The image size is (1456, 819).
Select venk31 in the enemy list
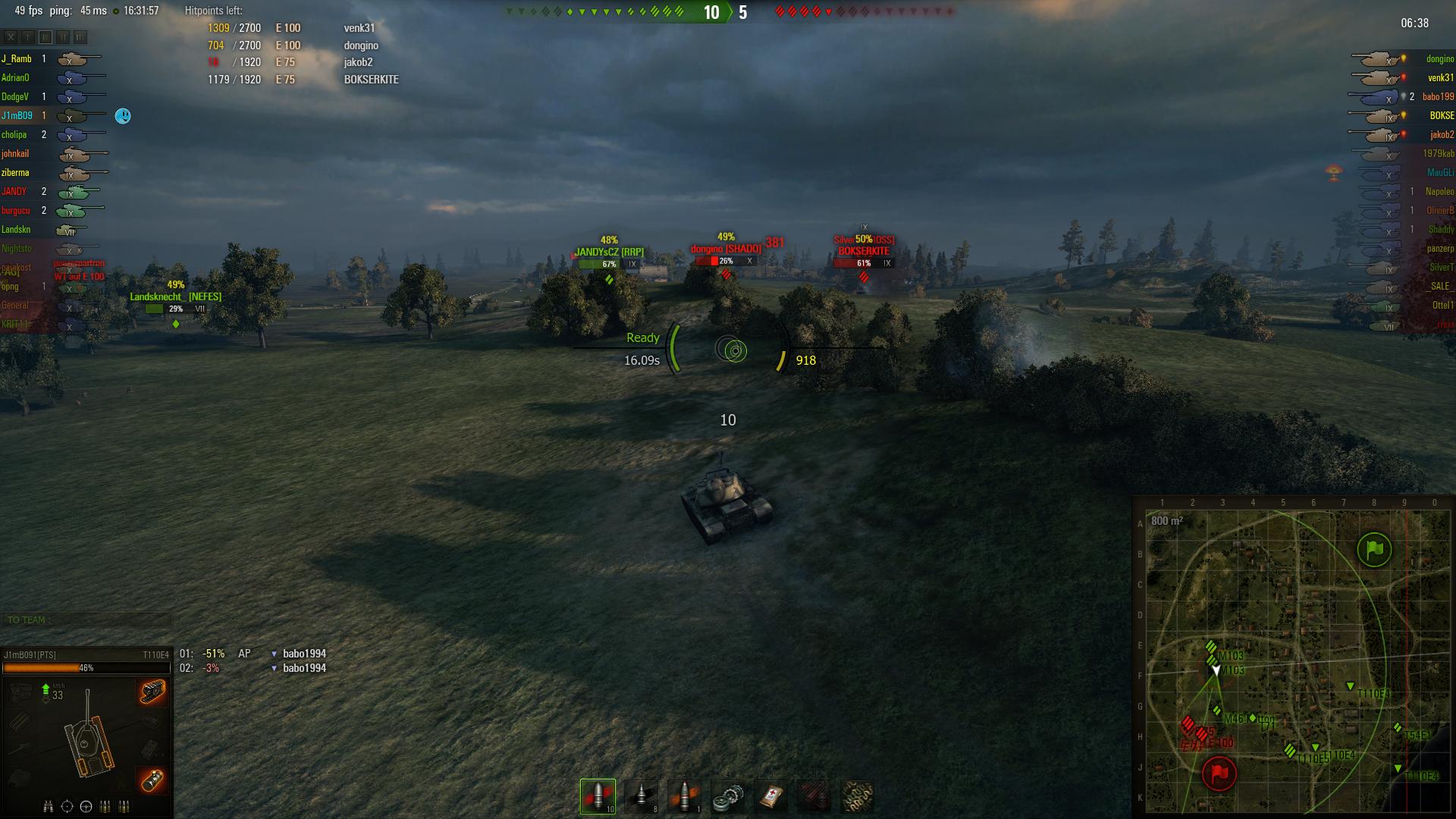[x=1440, y=78]
